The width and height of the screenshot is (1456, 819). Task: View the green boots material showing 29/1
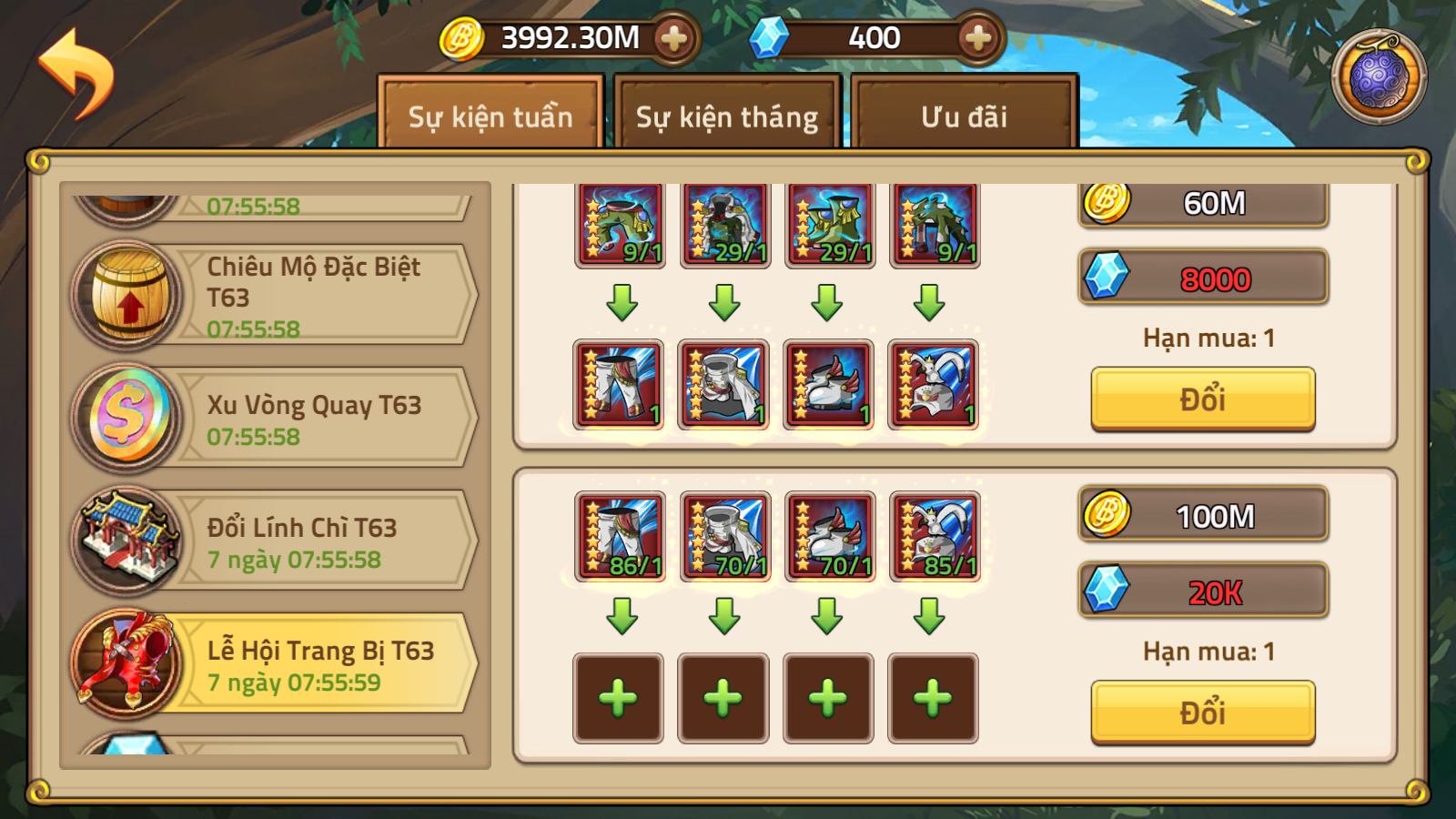[830, 224]
